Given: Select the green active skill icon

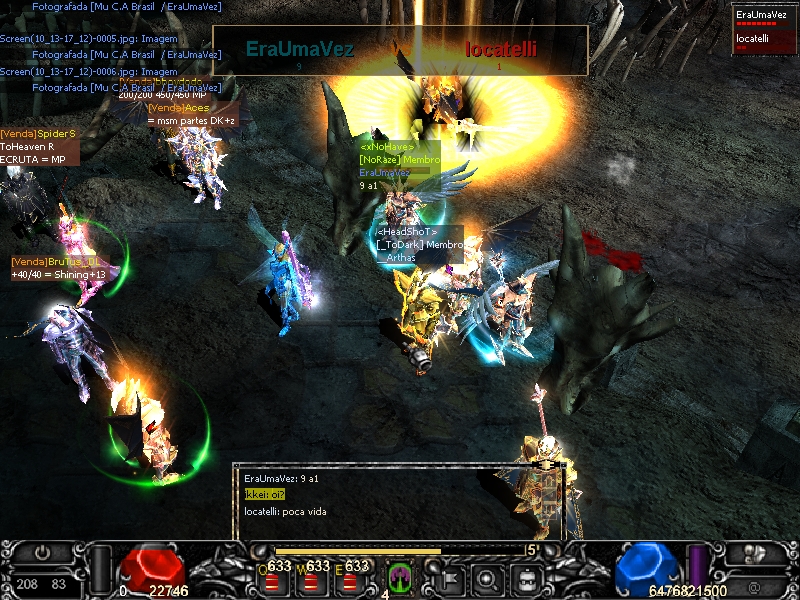Looking at the screenshot, I should pos(400,578).
